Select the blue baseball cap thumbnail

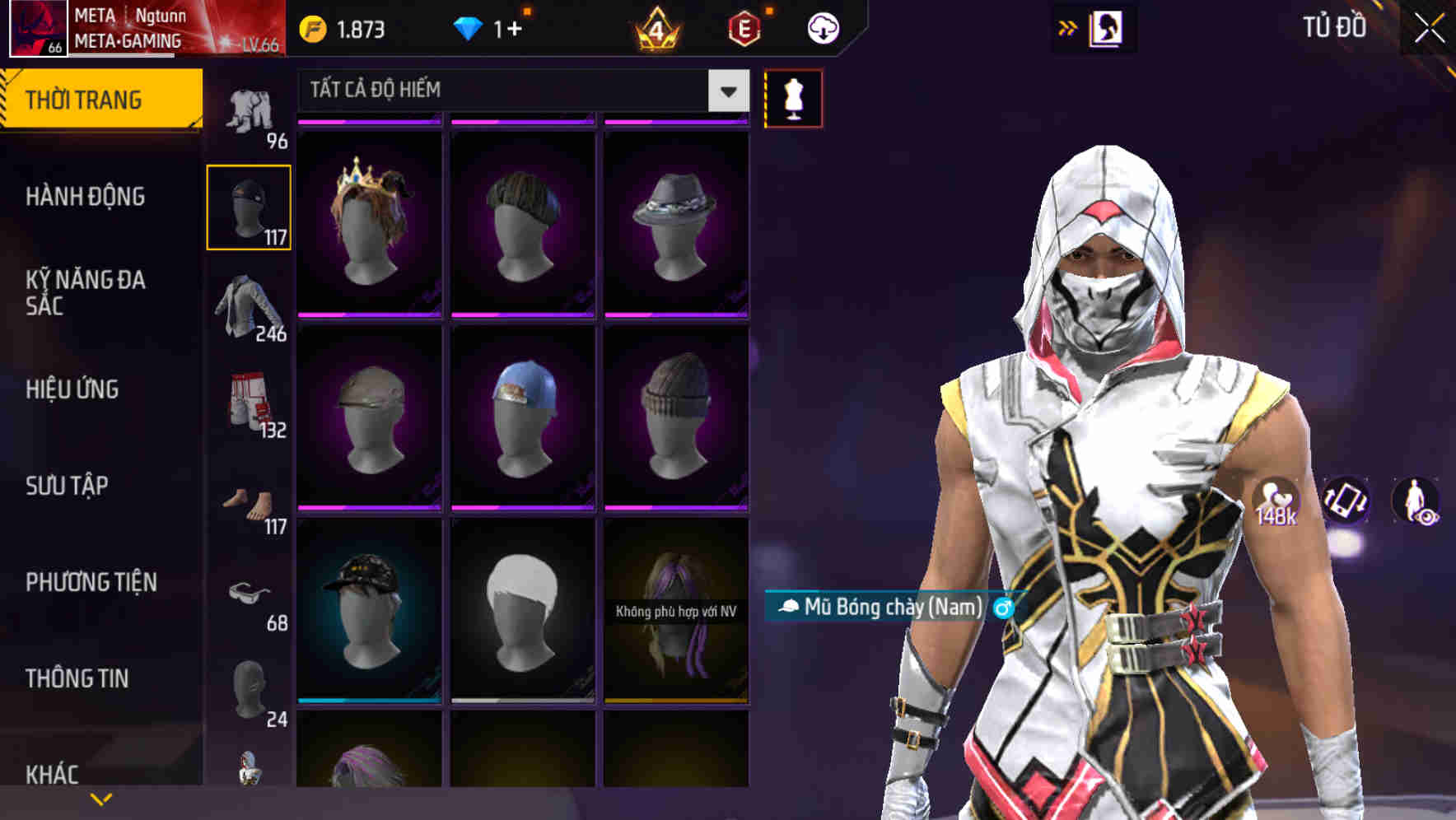pos(522,420)
